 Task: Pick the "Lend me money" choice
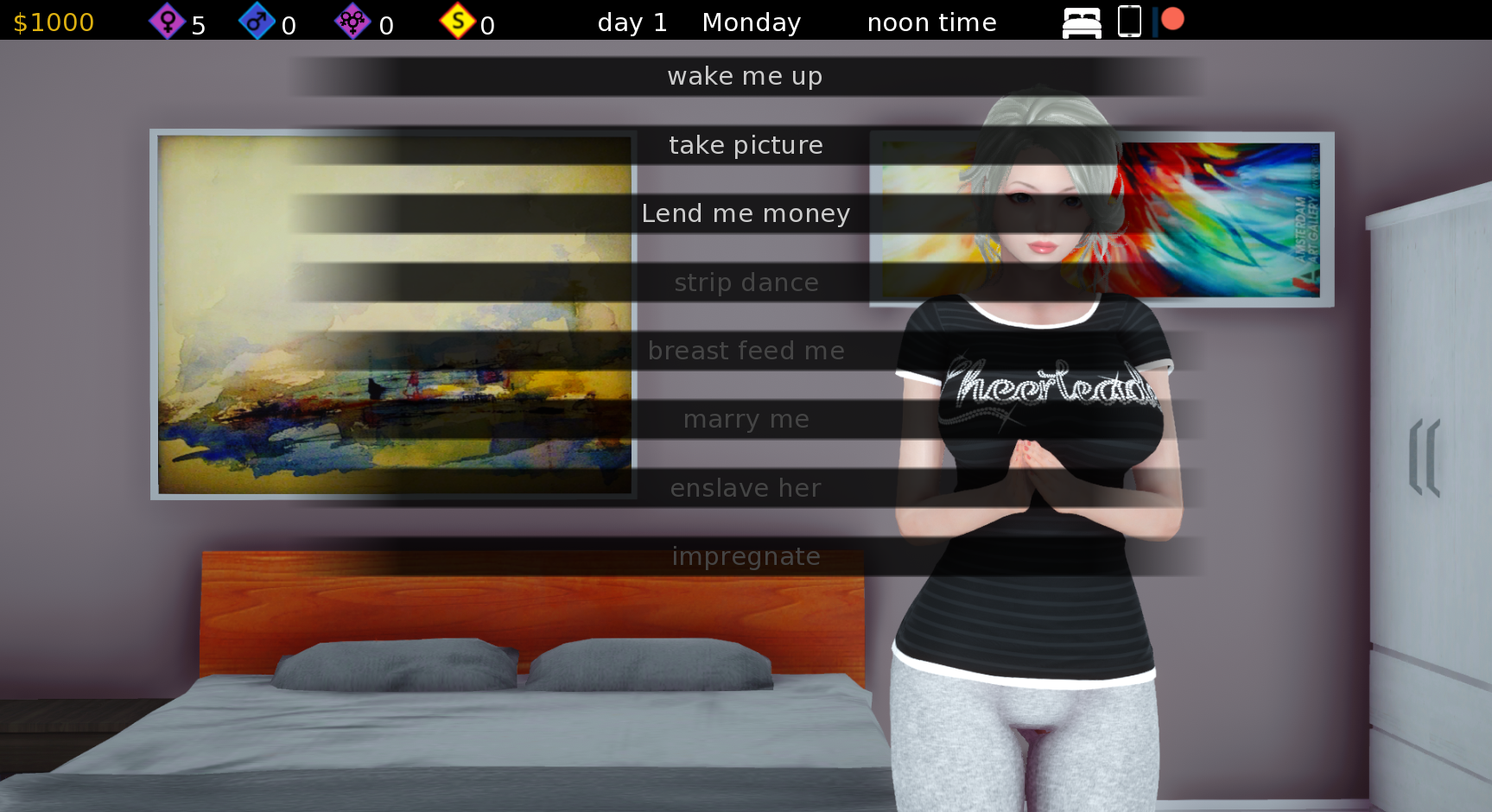click(x=746, y=213)
